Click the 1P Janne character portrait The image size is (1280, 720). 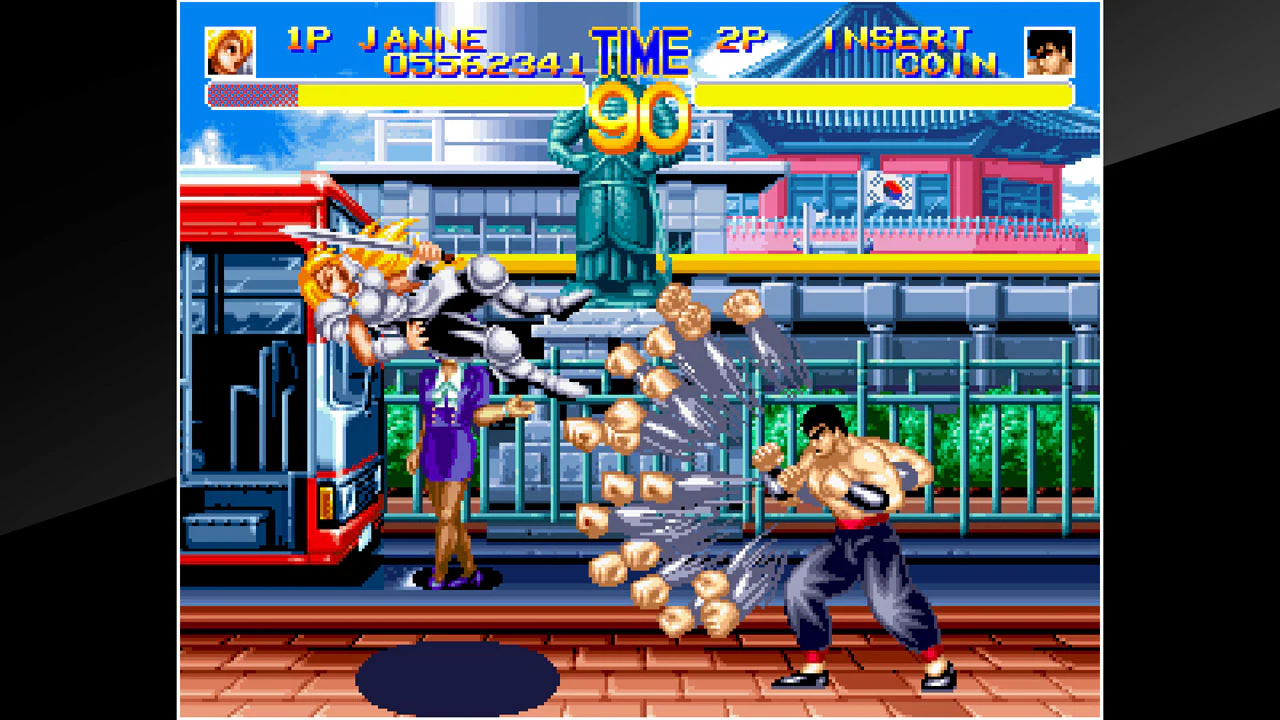[x=228, y=47]
